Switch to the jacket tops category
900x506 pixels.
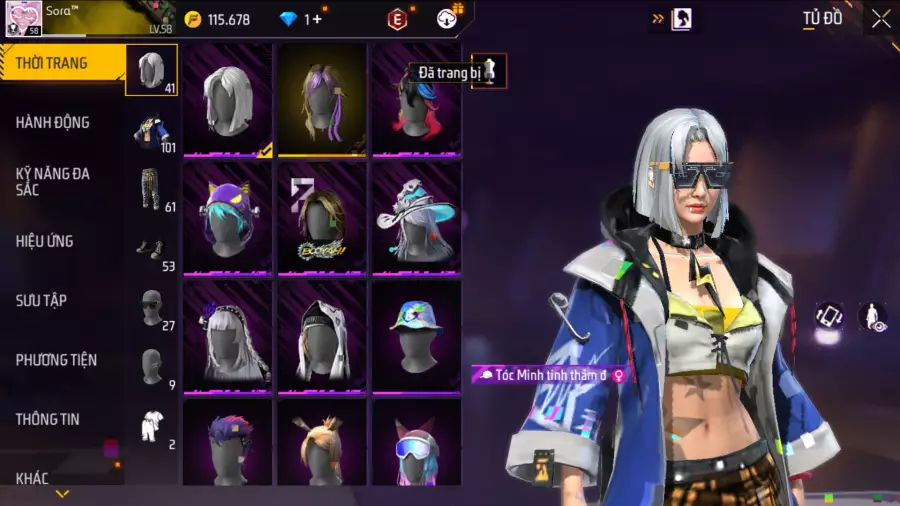152,130
